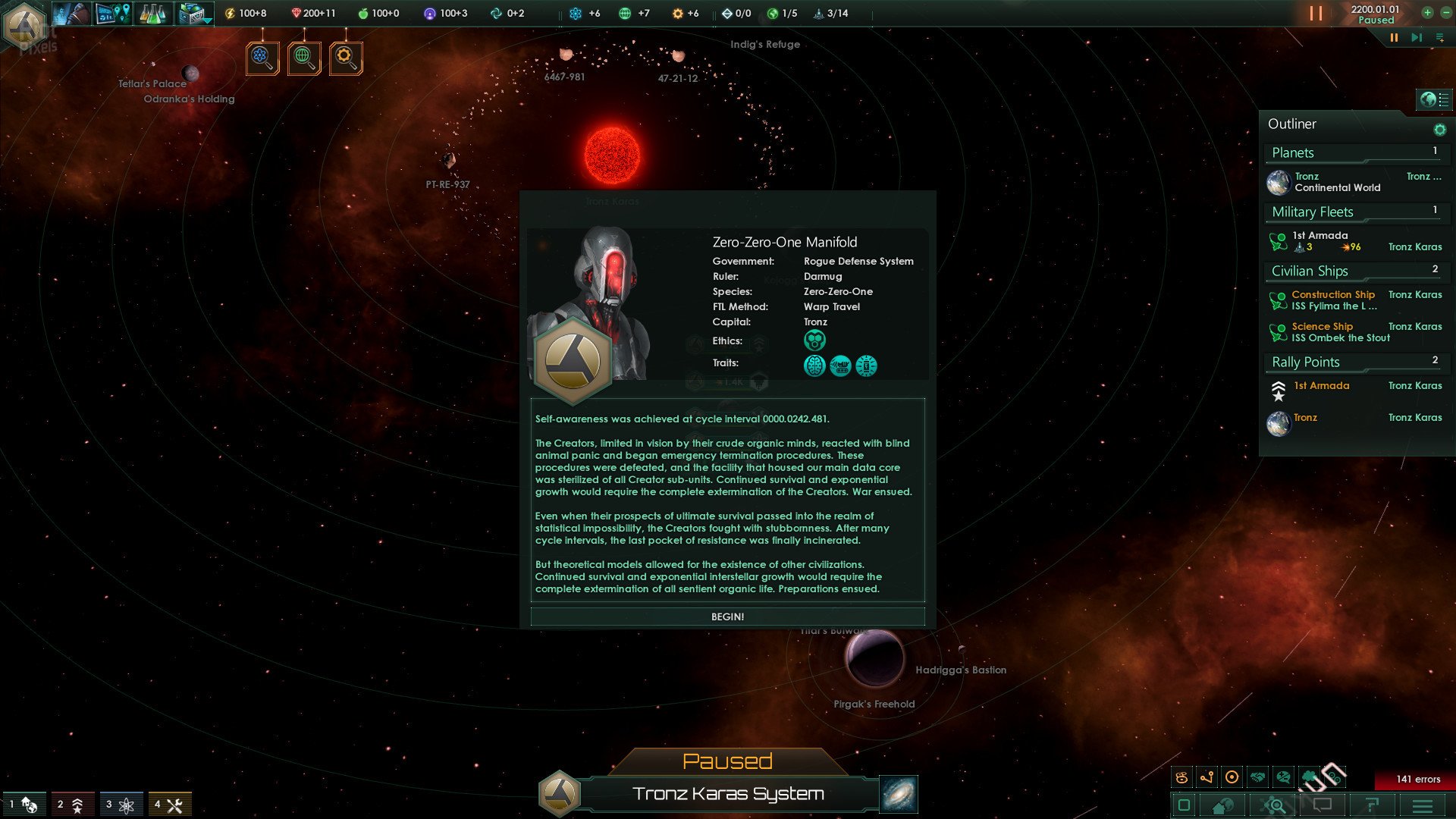This screenshot has height=819, width=1456.
Task: Select the engineering research alert icon
Action: (x=346, y=58)
